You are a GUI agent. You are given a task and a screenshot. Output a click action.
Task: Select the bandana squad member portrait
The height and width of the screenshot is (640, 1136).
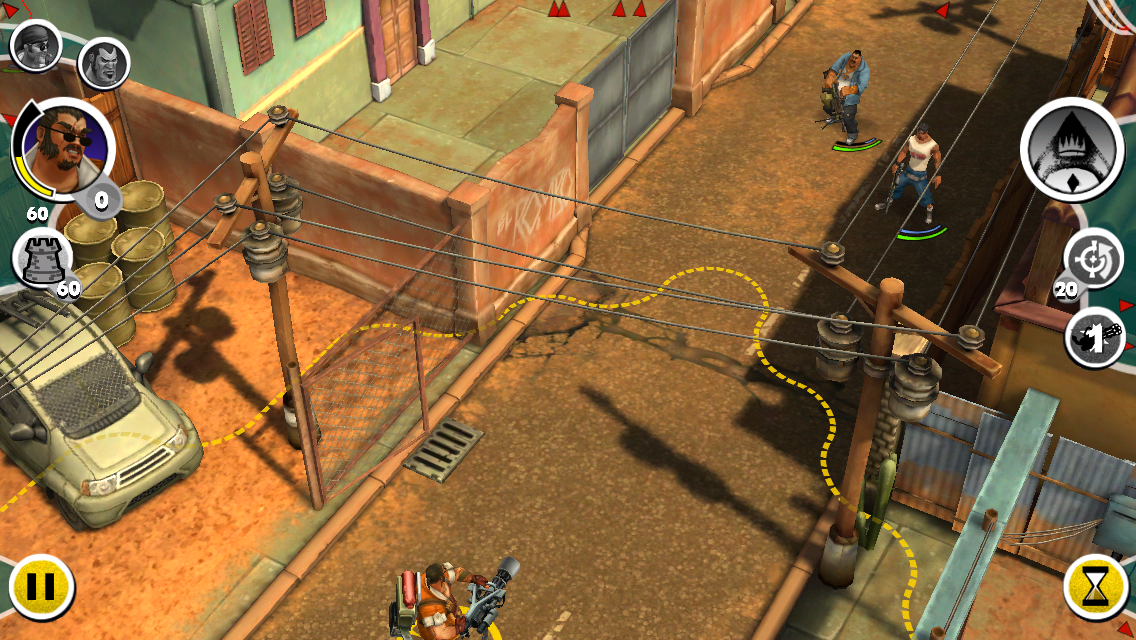36,44
